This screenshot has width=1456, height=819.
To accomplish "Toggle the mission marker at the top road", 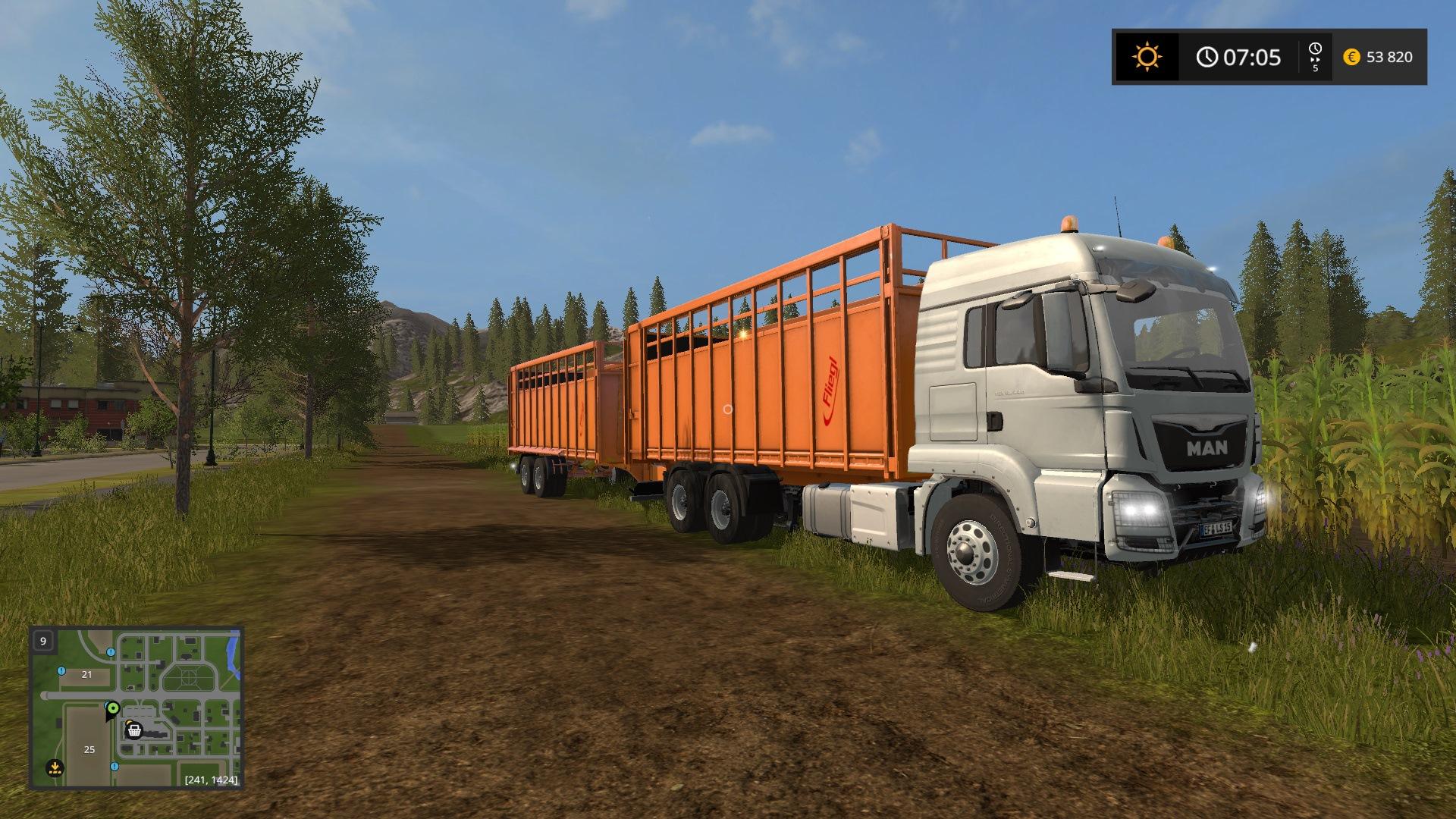I will pyautogui.click(x=111, y=652).
